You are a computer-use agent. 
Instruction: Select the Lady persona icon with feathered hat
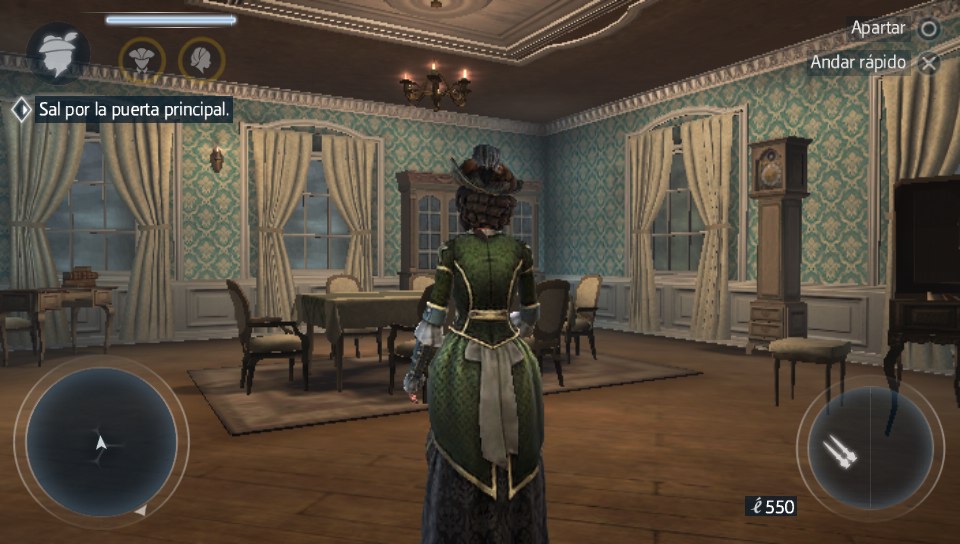click(58, 53)
